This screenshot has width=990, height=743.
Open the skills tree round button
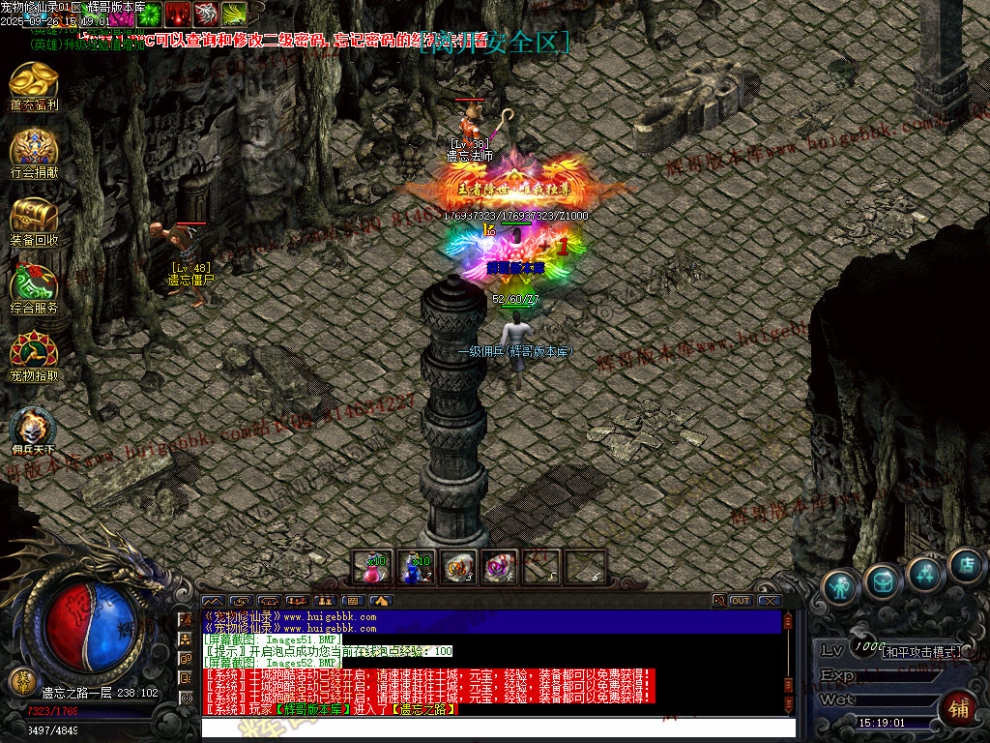tap(925, 574)
